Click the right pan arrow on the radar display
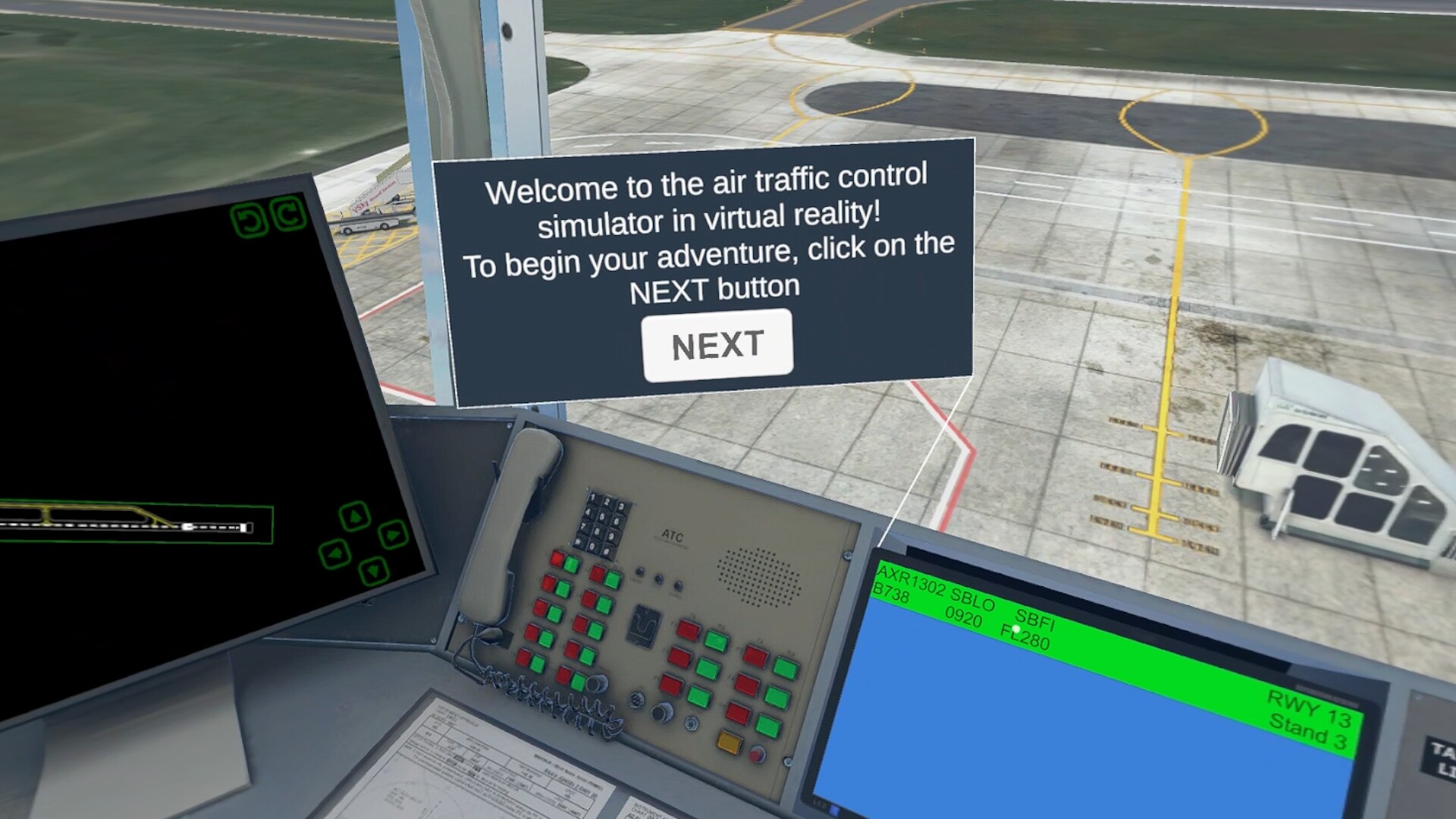The height and width of the screenshot is (819, 1456). point(394,536)
